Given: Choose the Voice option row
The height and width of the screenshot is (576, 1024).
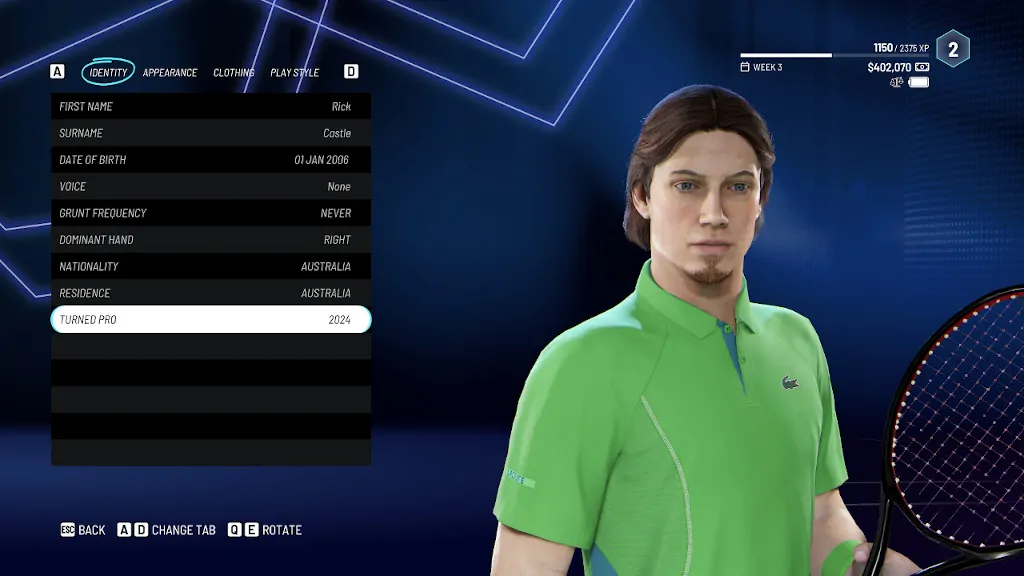Looking at the screenshot, I should (x=211, y=187).
